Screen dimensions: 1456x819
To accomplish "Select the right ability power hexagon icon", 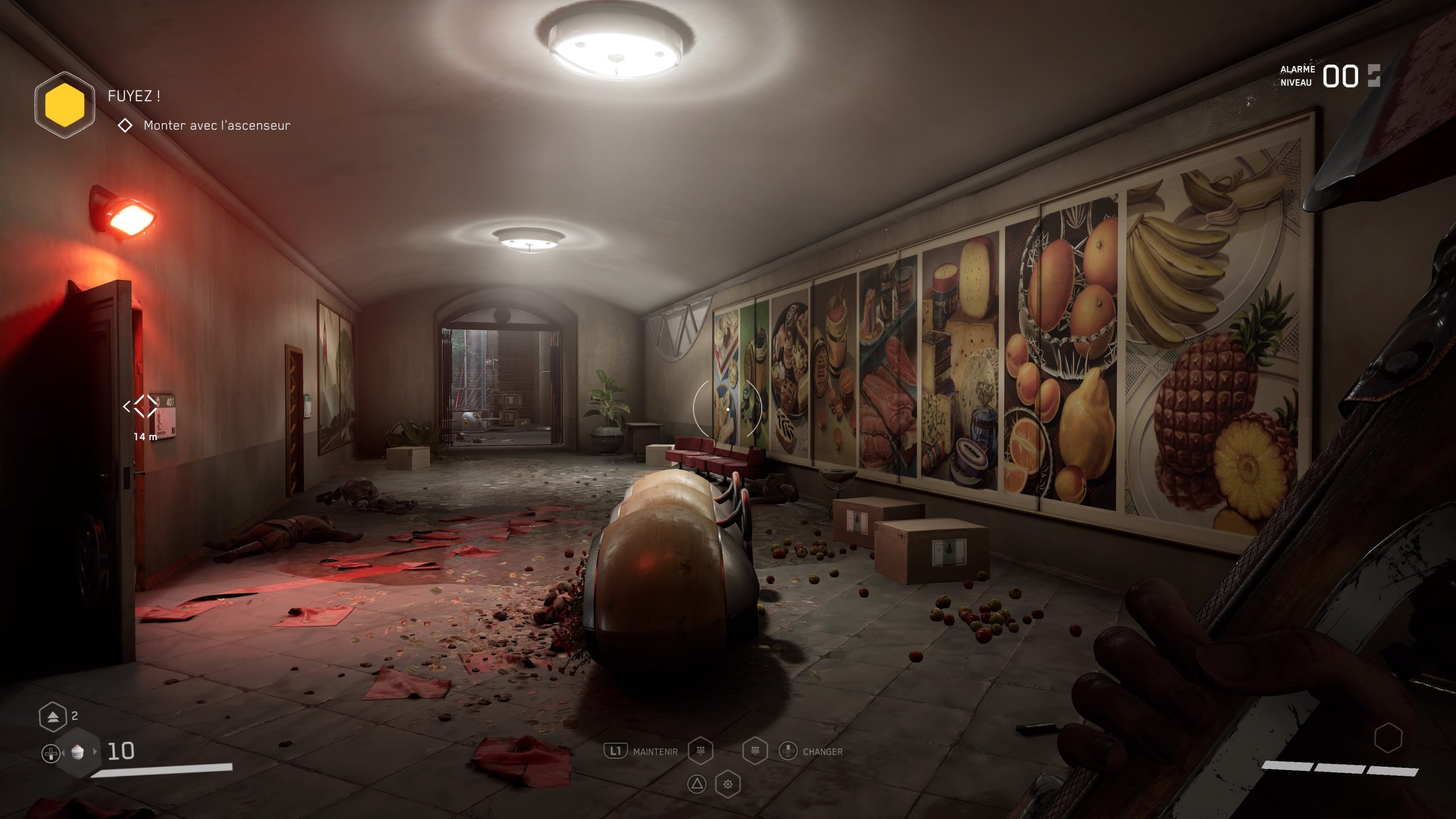I will point(755,752).
